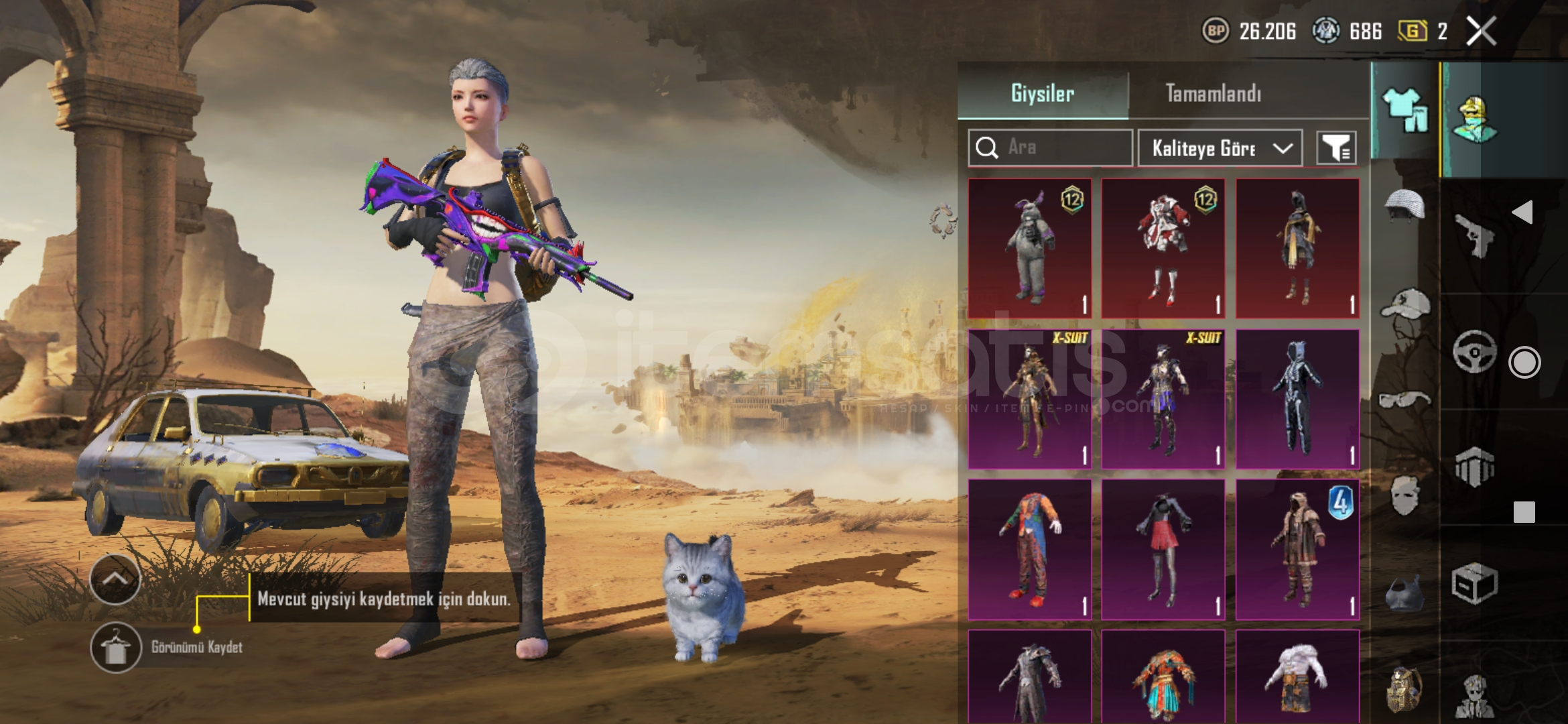Open the helmet category
This screenshot has height=724, width=1568.
[x=1404, y=204]
